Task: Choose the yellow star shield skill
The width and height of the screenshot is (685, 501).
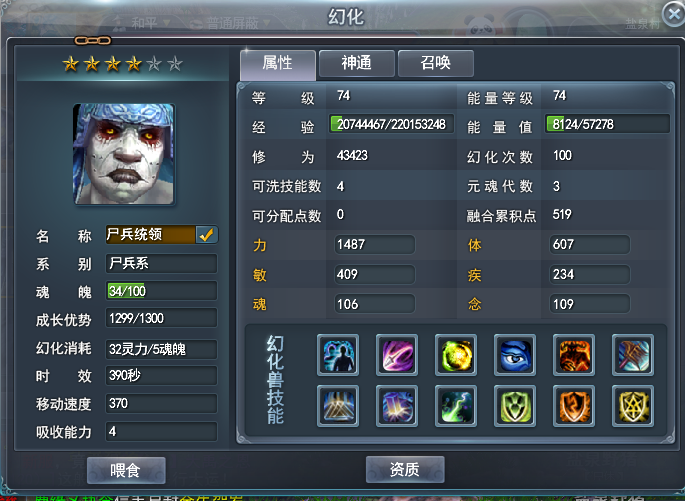Action: [632, 406]
